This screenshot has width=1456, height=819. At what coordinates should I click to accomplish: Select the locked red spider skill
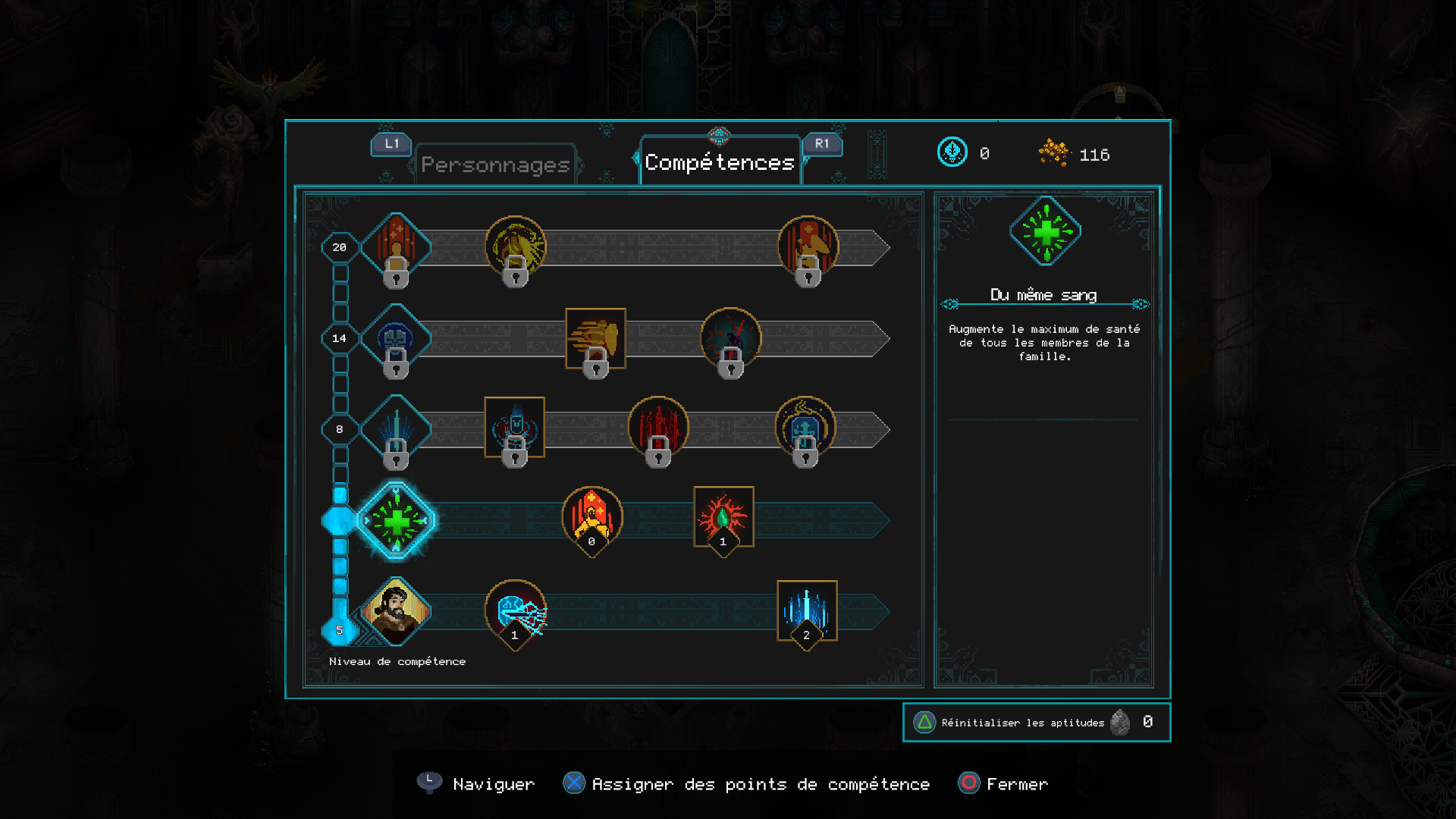click(731, 338)
